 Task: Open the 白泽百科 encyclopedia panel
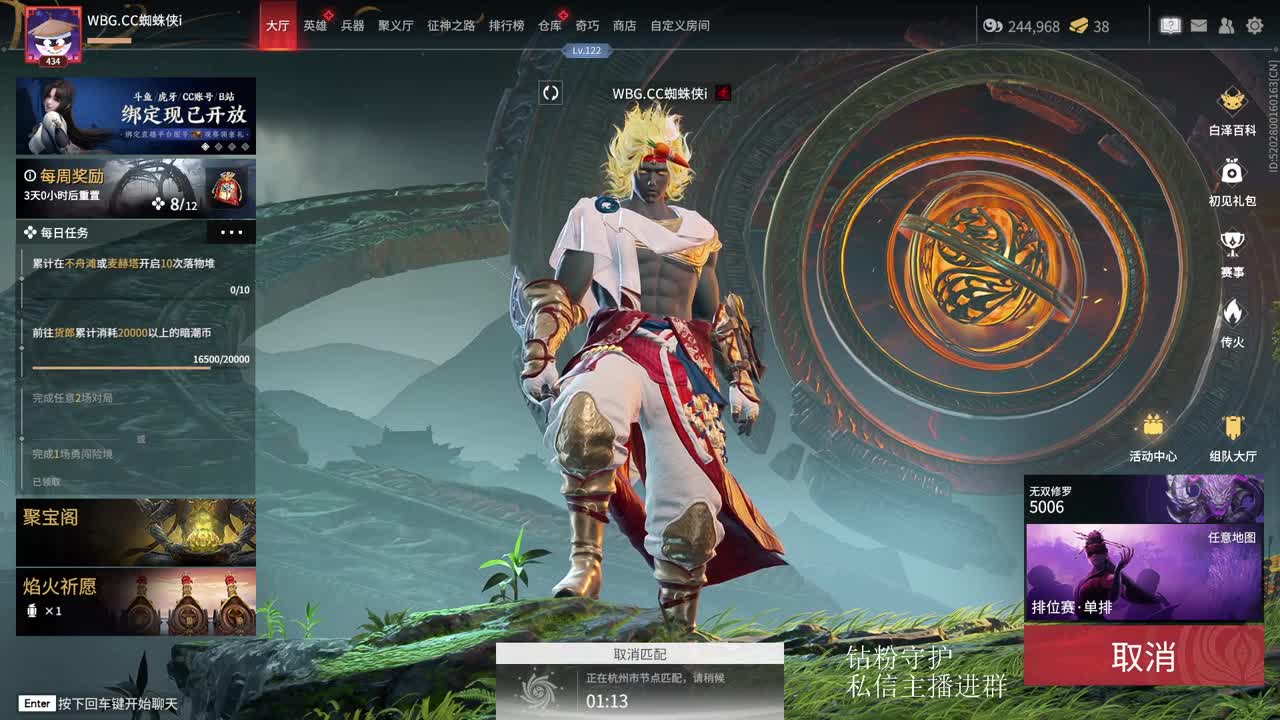point(1232,111)
